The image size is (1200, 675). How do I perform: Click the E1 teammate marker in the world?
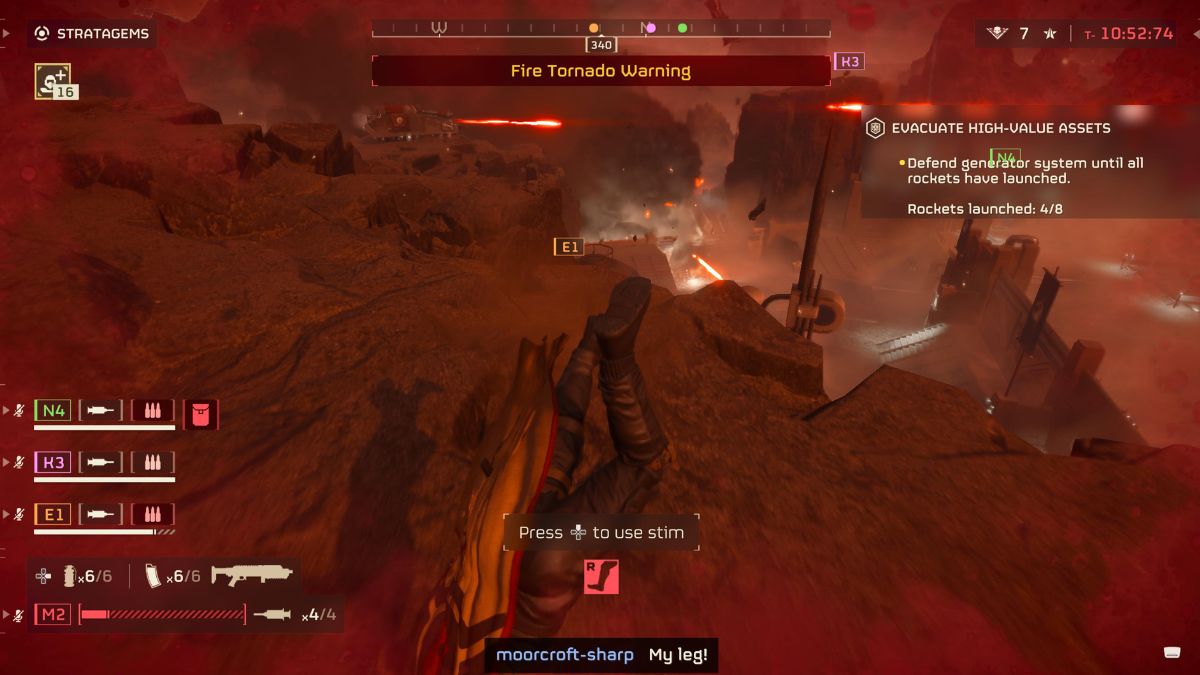click(x=568, y=247)
